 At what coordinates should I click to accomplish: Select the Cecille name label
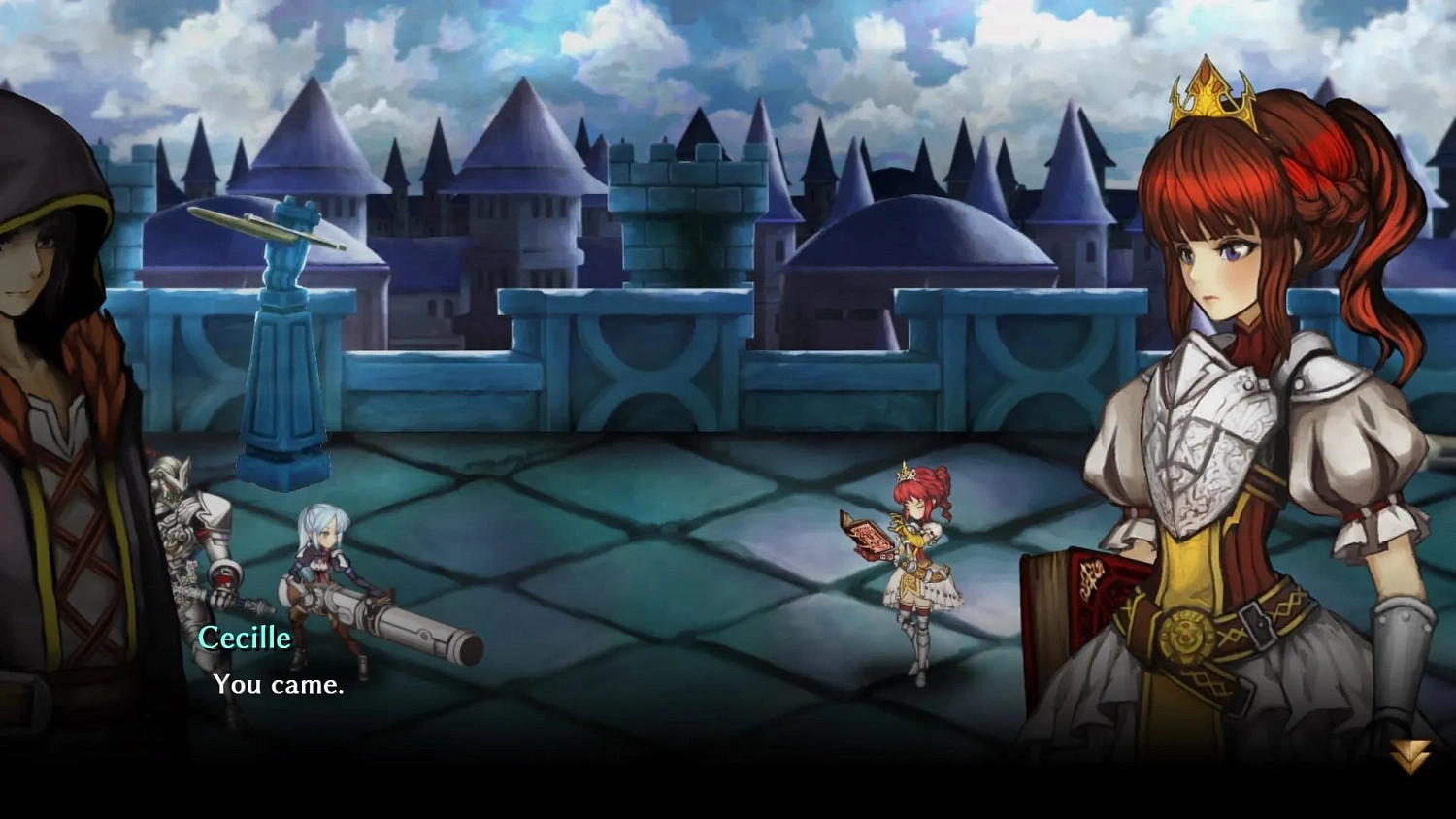(x=244, y=638)
